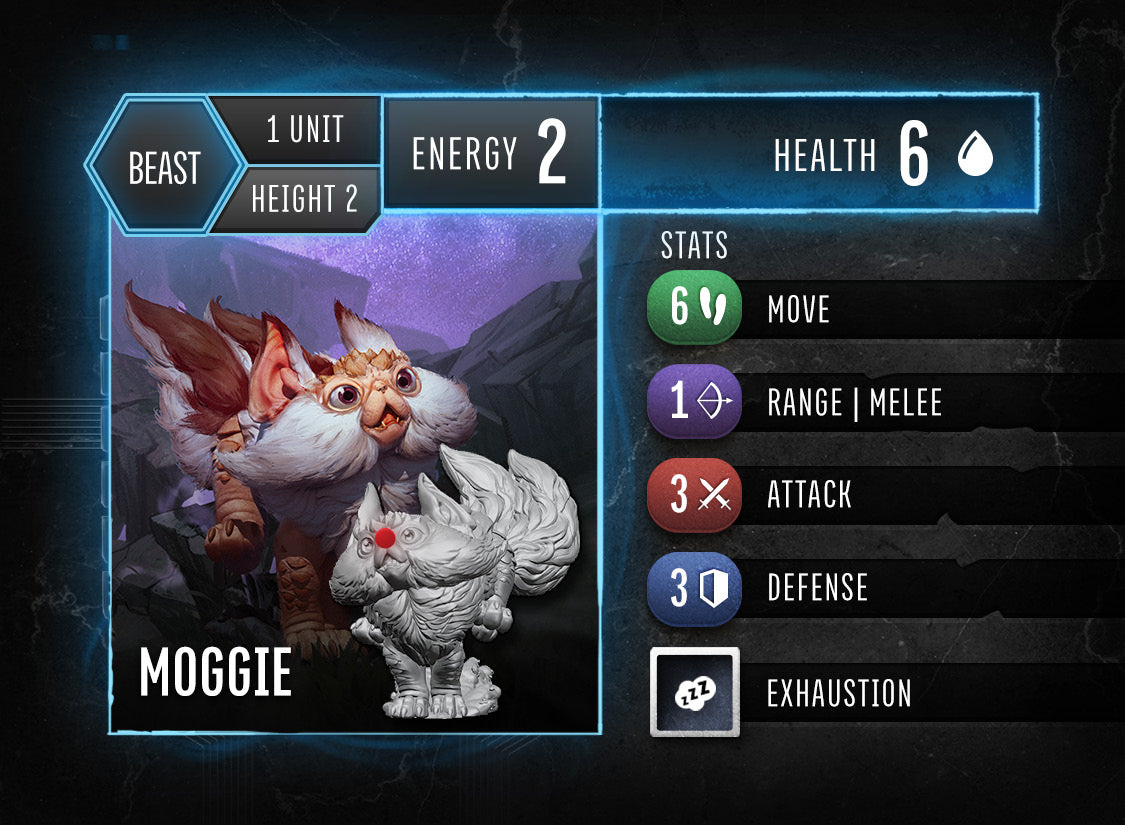Open the Exhaustion ability icon
Screen dimensions: 1125x825
click(695, 692)
